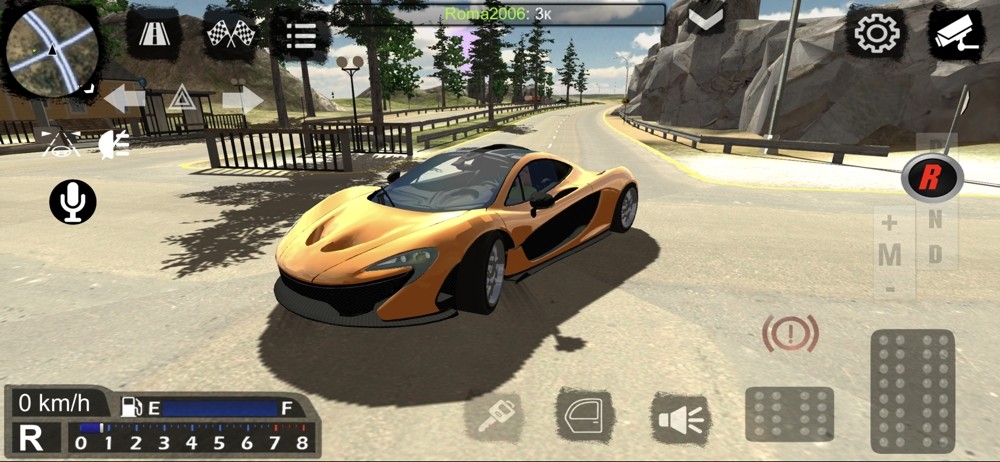Open the checkered race flags menu
1000x462 pixels.
pyautogui.click(x=229, y=34)
